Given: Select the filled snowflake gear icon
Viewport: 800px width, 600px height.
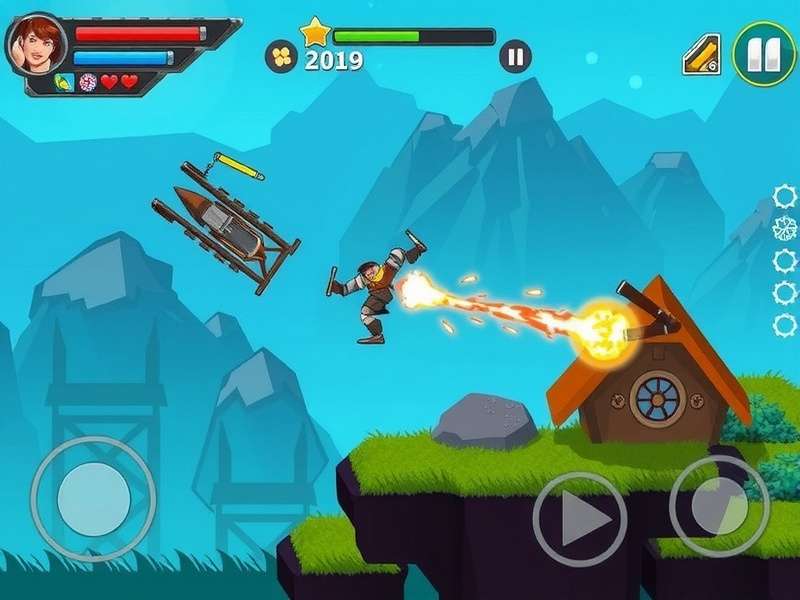Looking at the screenshot, I should [x=785, y=228].
